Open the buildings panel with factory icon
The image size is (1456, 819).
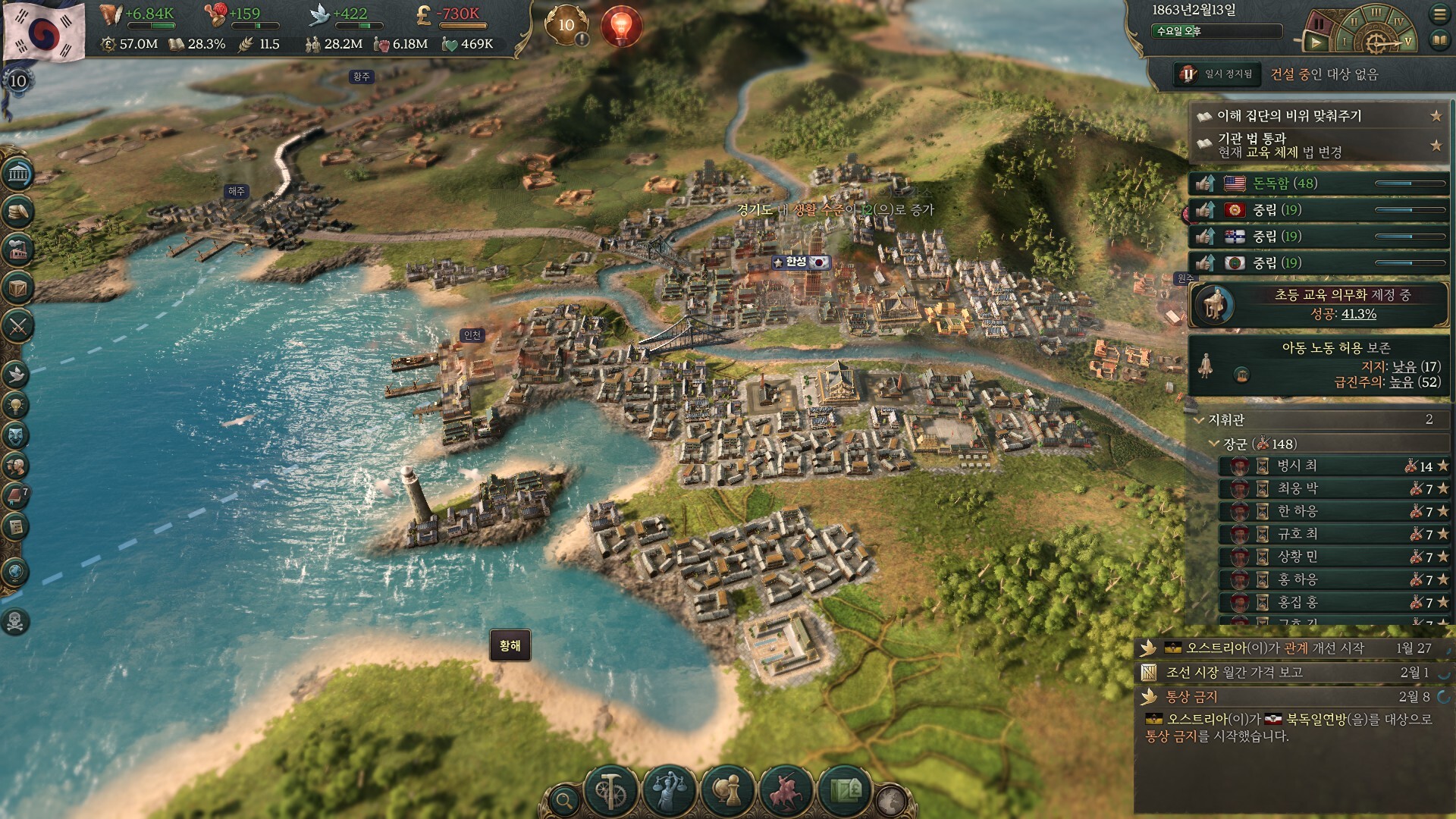17,249
